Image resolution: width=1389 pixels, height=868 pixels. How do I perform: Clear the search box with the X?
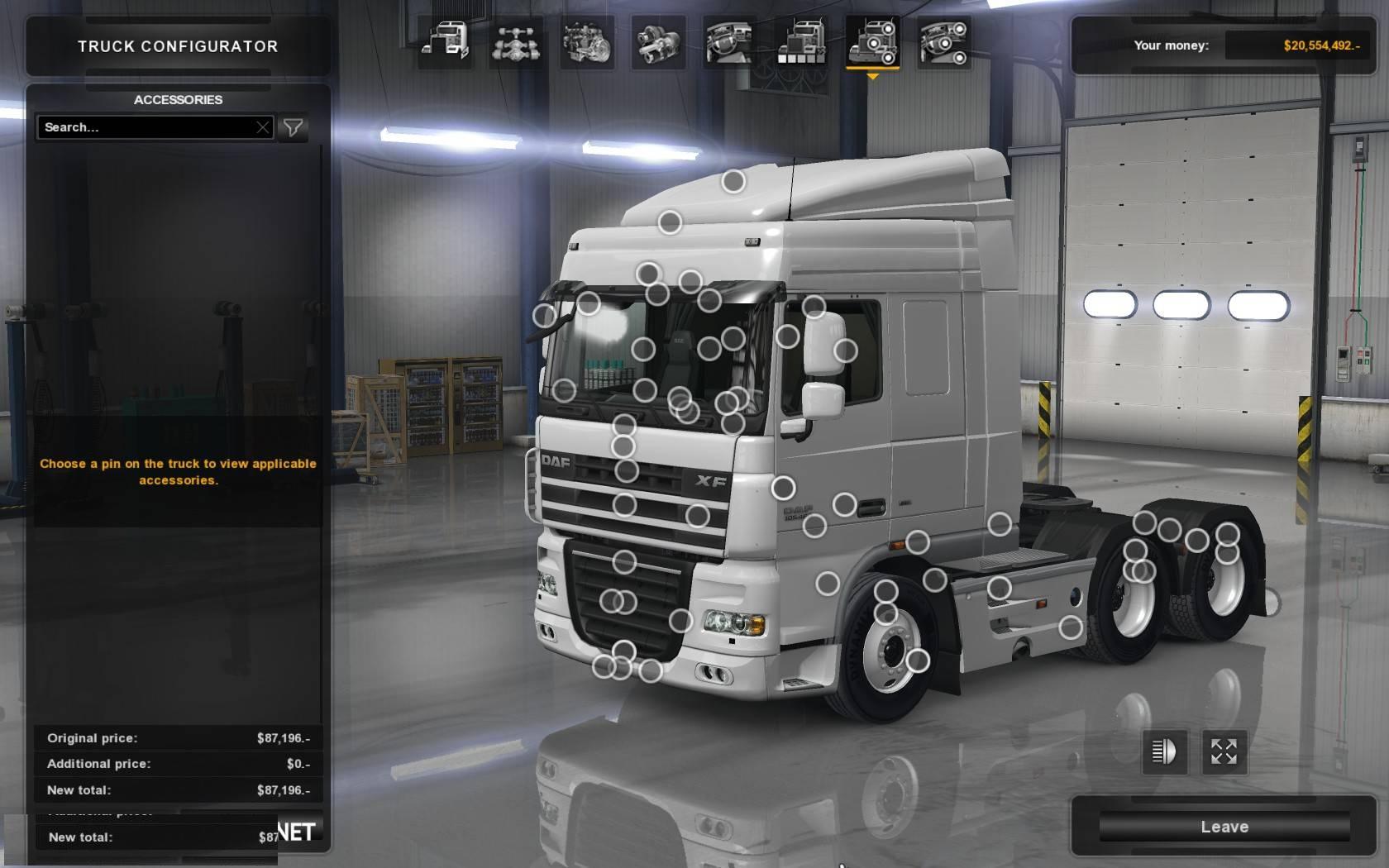click(263, 127)
